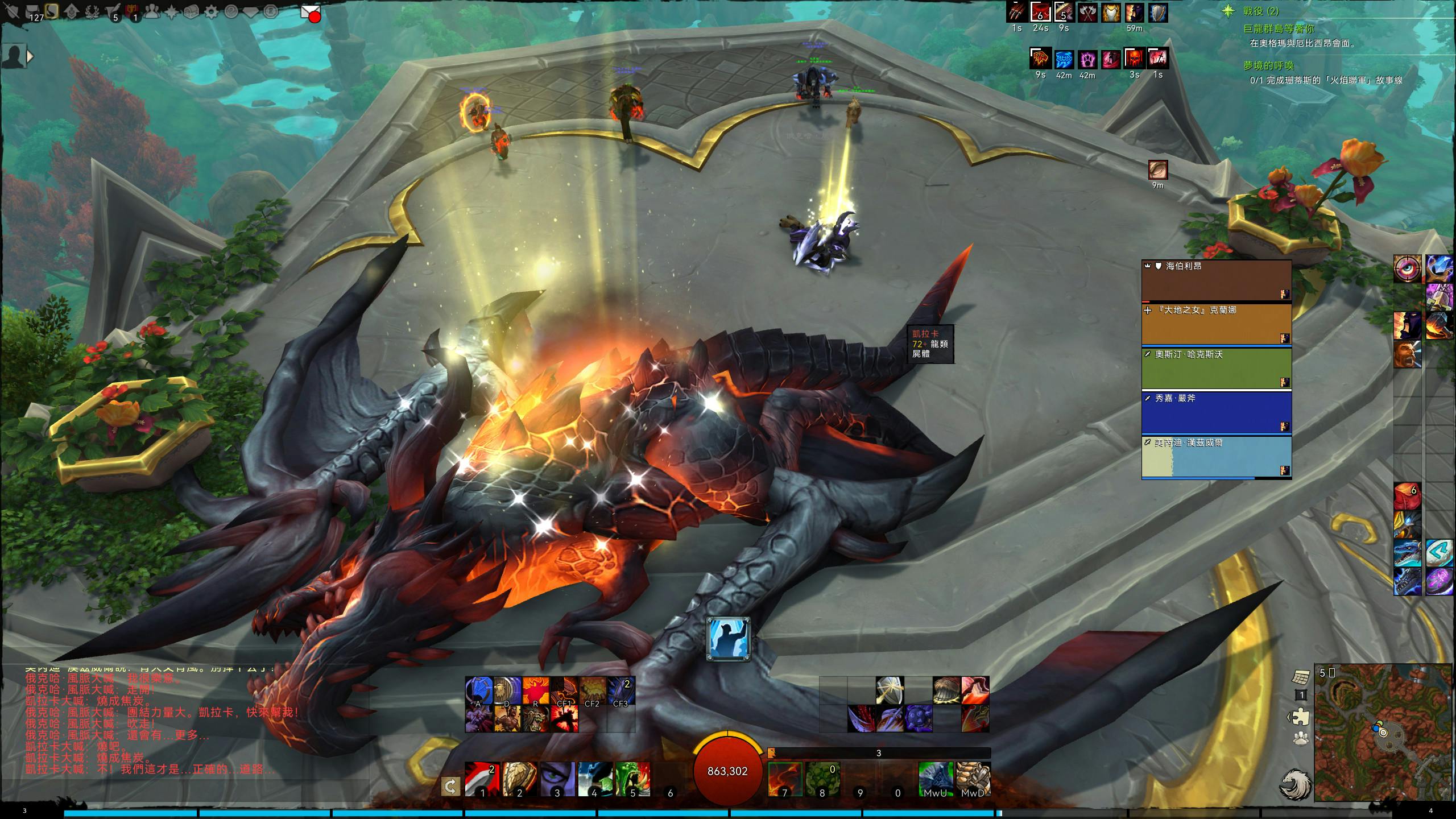The width and height of the screenshot is (1456, 819).
Task: Select healer 『大地之女』克蘭娜 raid frame
Action: point(1216,324)
